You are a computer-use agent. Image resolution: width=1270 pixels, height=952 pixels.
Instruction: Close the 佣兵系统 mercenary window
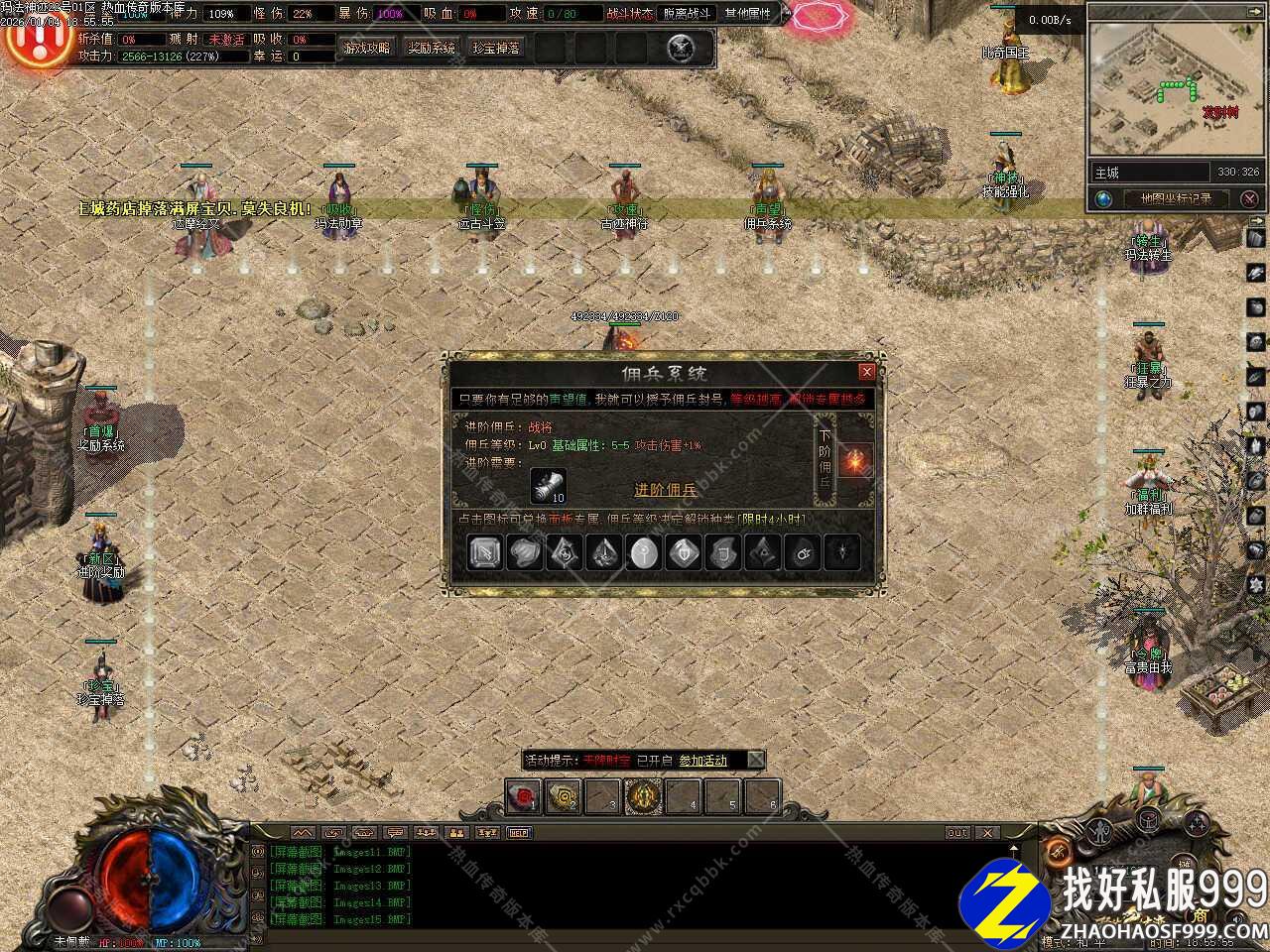tap(866, 372)
